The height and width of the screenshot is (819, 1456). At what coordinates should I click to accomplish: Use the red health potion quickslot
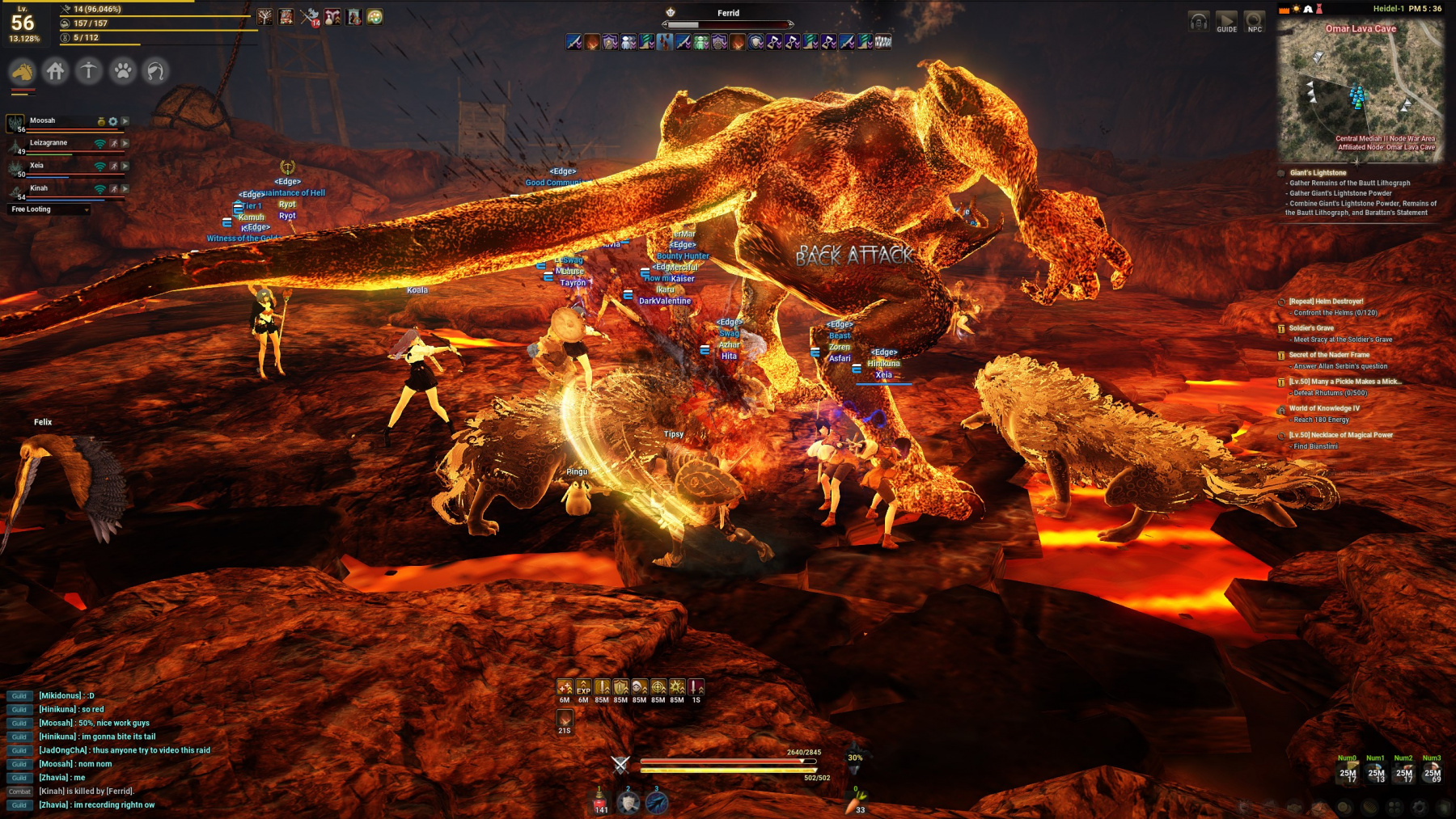600,801
